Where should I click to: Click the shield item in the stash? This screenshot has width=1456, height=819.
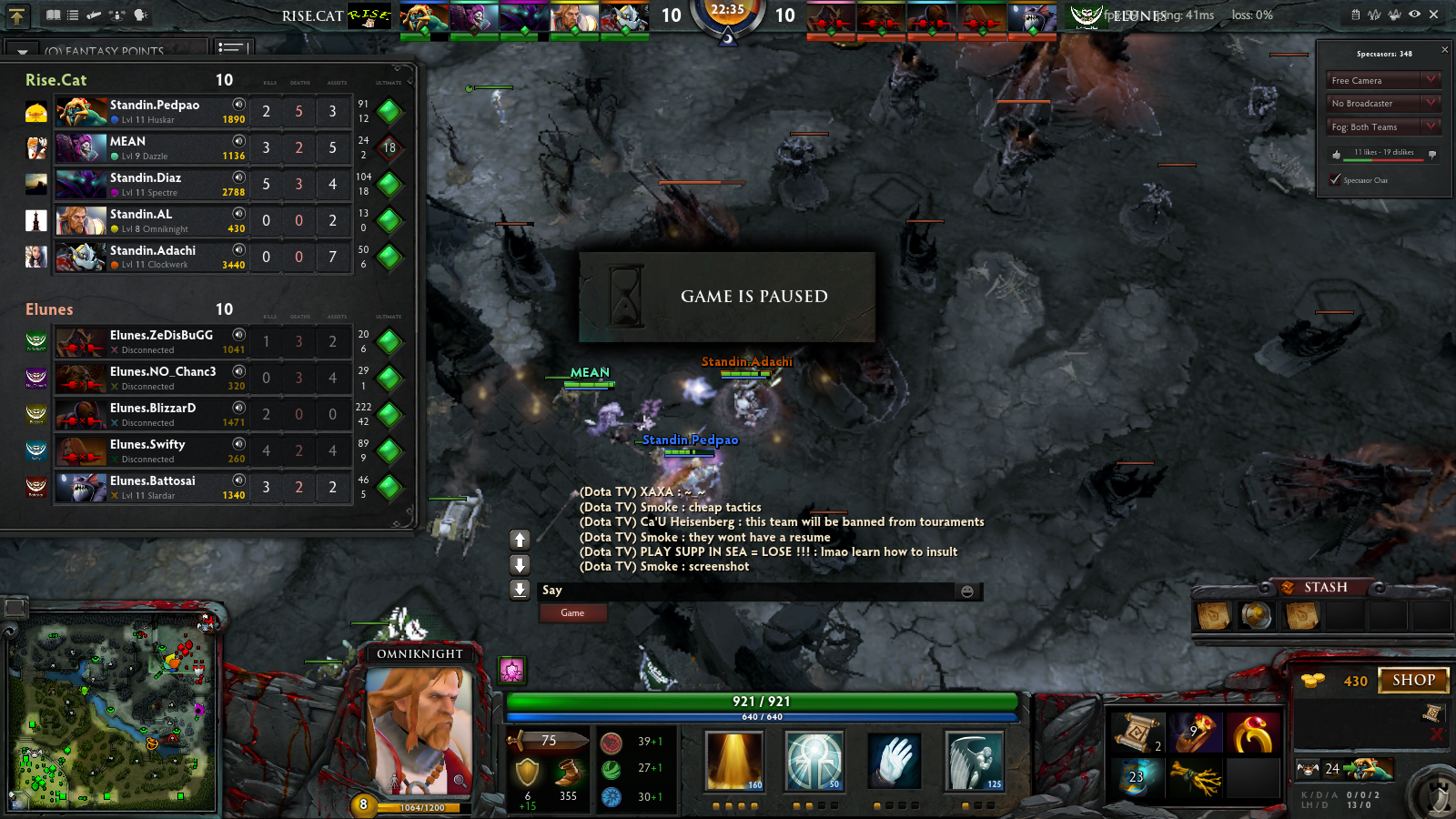pyautogui.click(x=1256, y=616)
